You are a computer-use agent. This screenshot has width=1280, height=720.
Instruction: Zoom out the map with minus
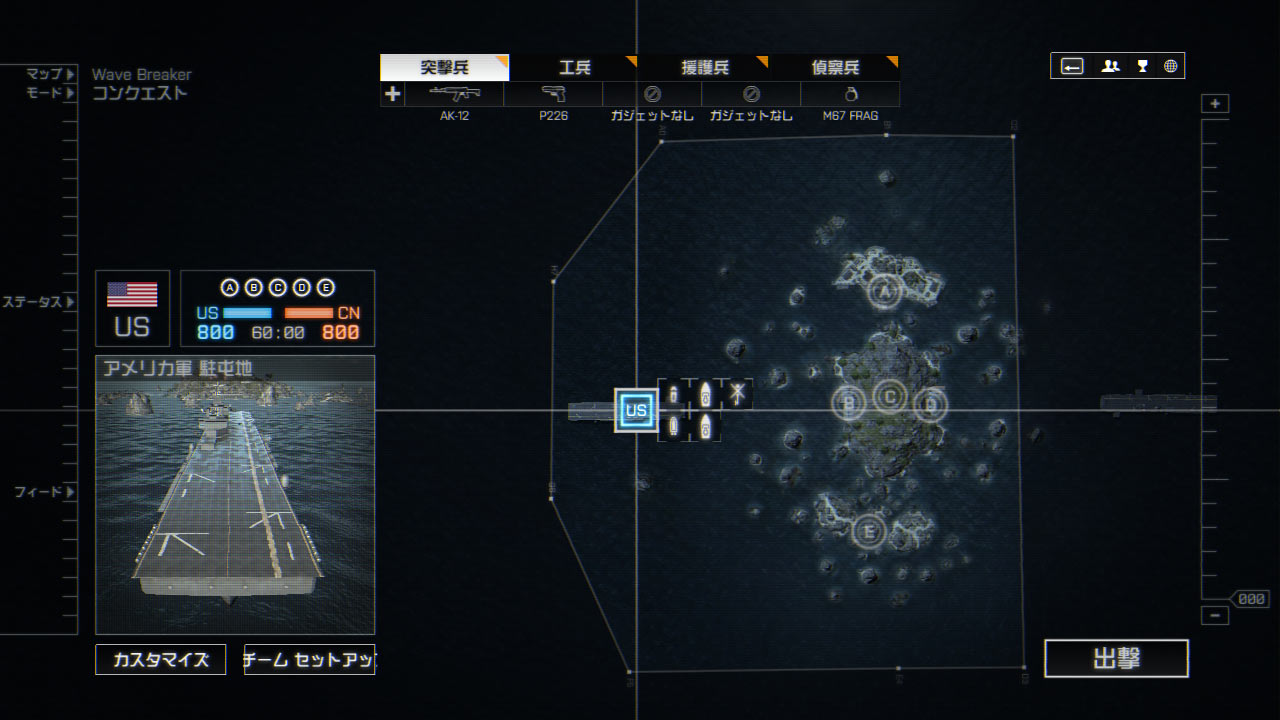[1215, 615]
